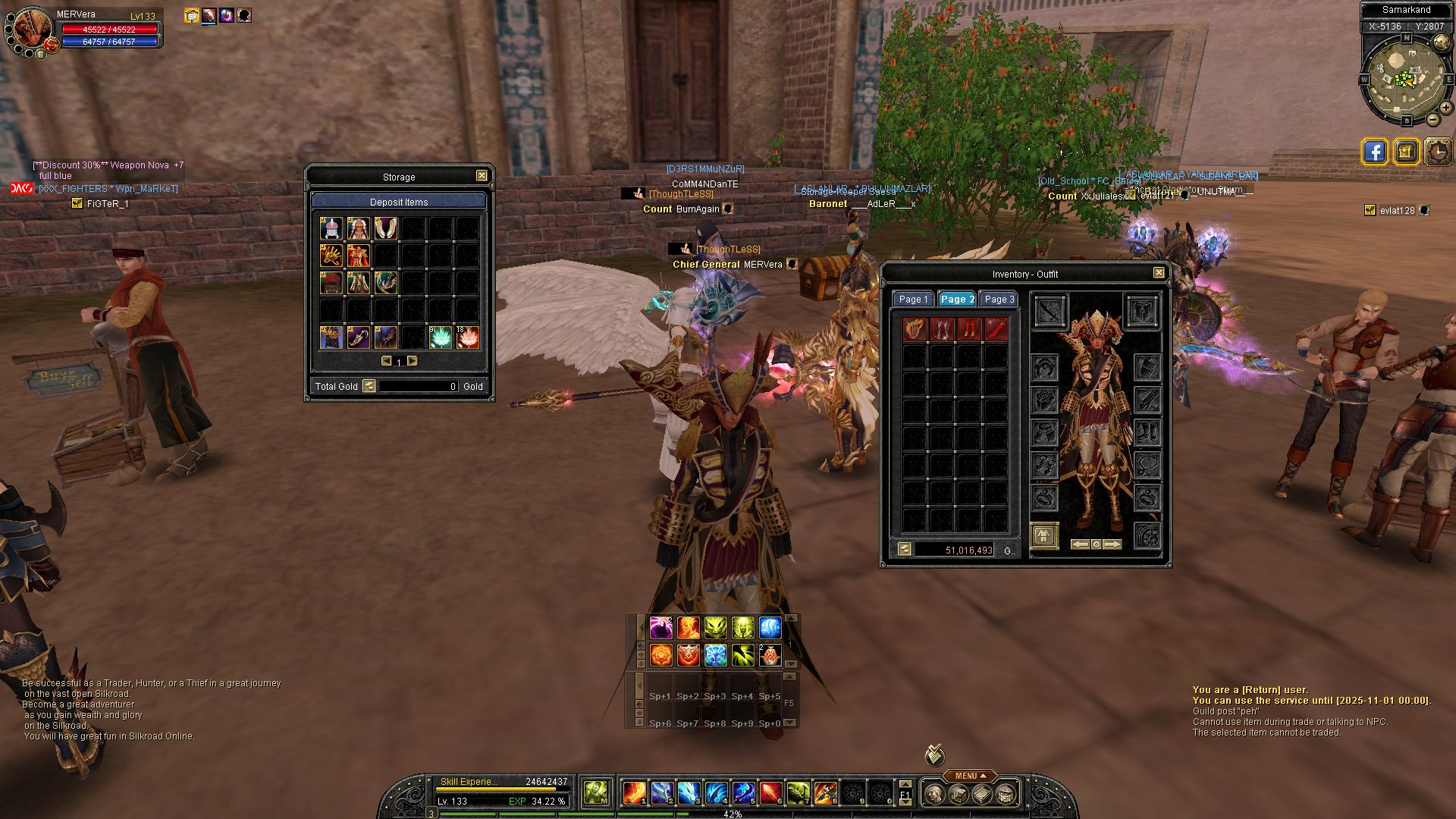This screenshot has width=1456, height=819.
Task: Close the Storage window
Action: pyautogui.click(x=482, y=176)
